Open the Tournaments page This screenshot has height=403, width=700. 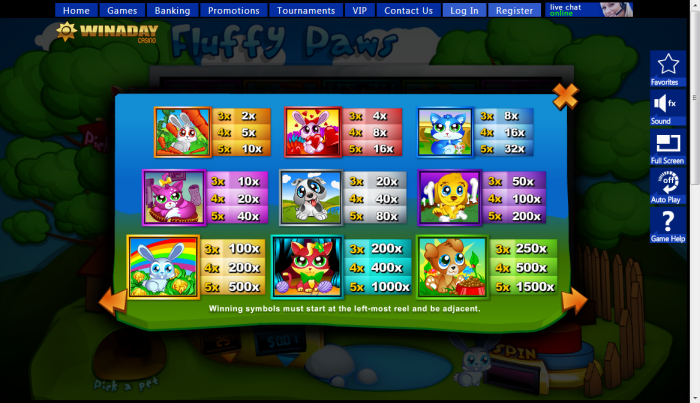(x=306, y=11)
